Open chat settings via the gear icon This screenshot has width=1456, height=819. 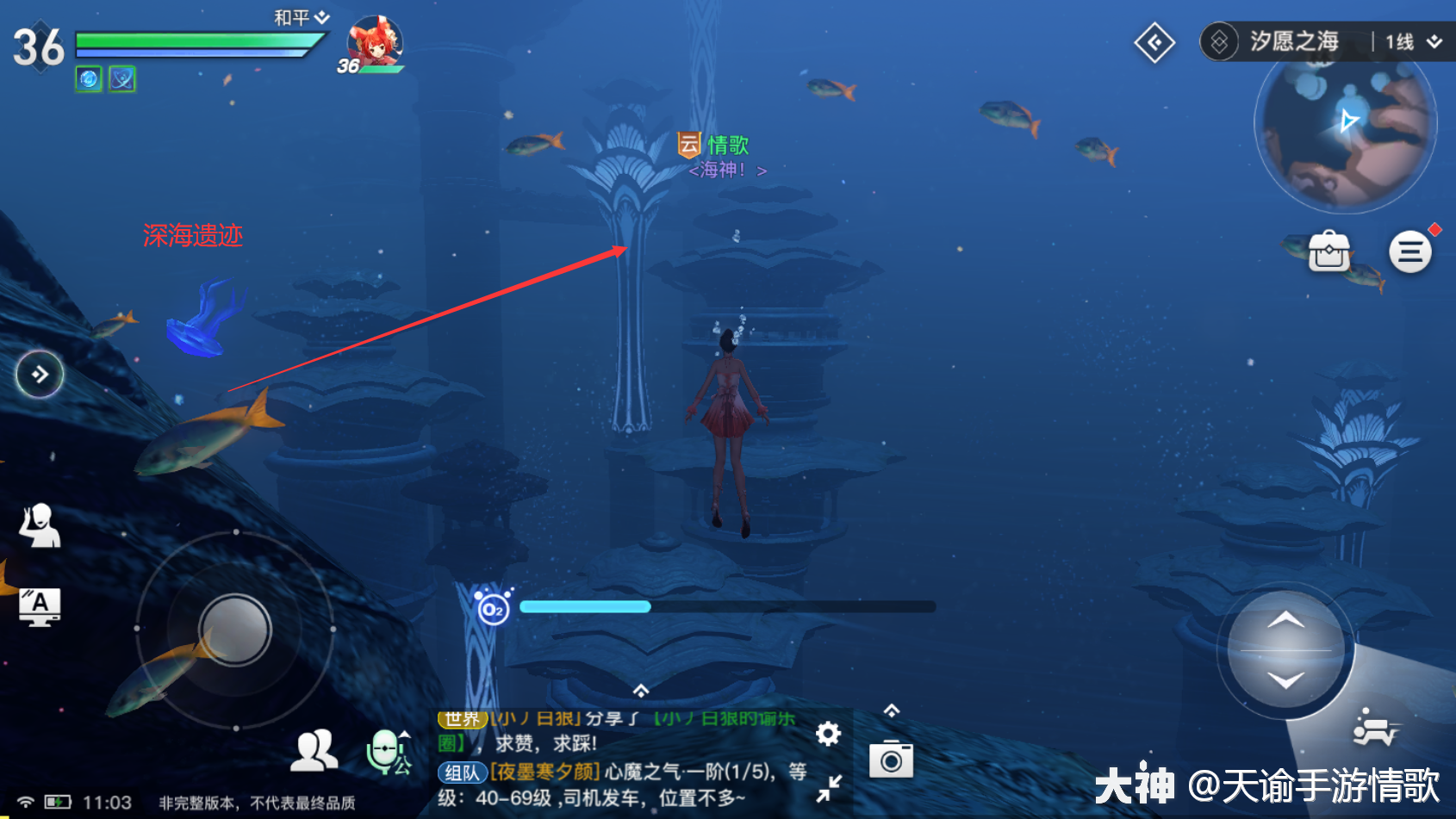[827, 734]
